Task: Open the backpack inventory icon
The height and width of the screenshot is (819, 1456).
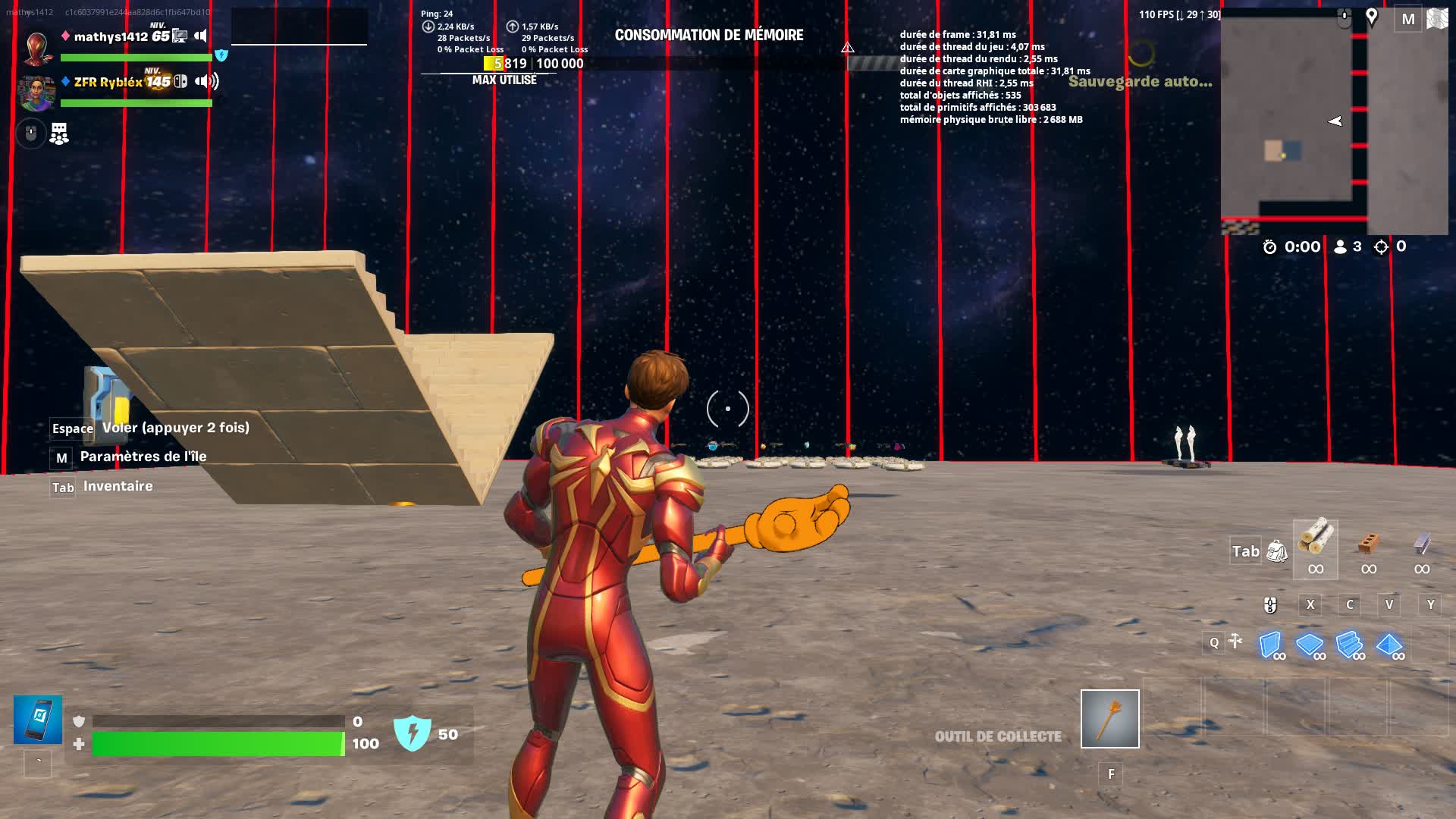Action: coord(1277,551)
